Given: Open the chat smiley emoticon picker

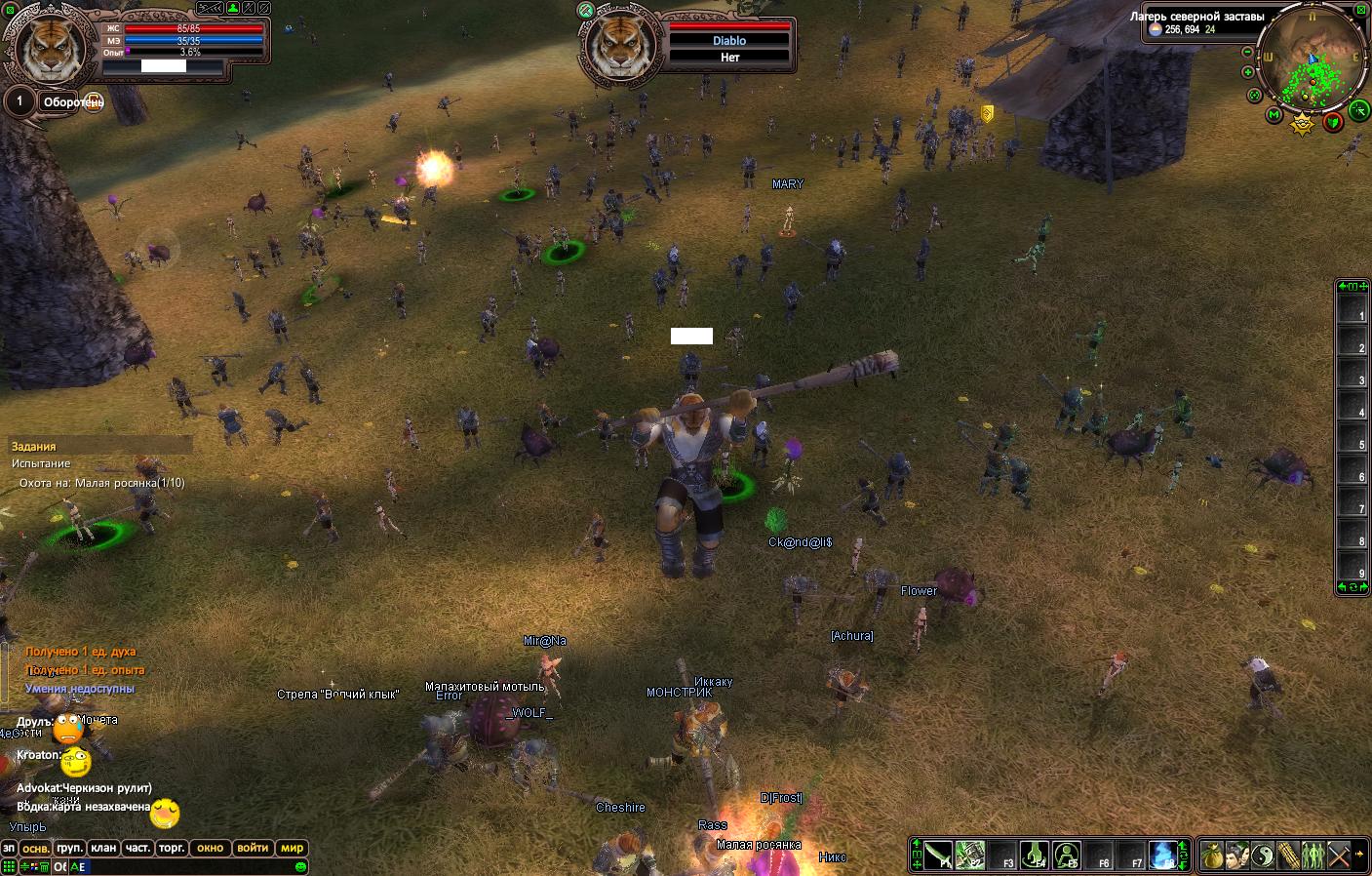Looking at the screenshot, I should [x=300, y=866].
